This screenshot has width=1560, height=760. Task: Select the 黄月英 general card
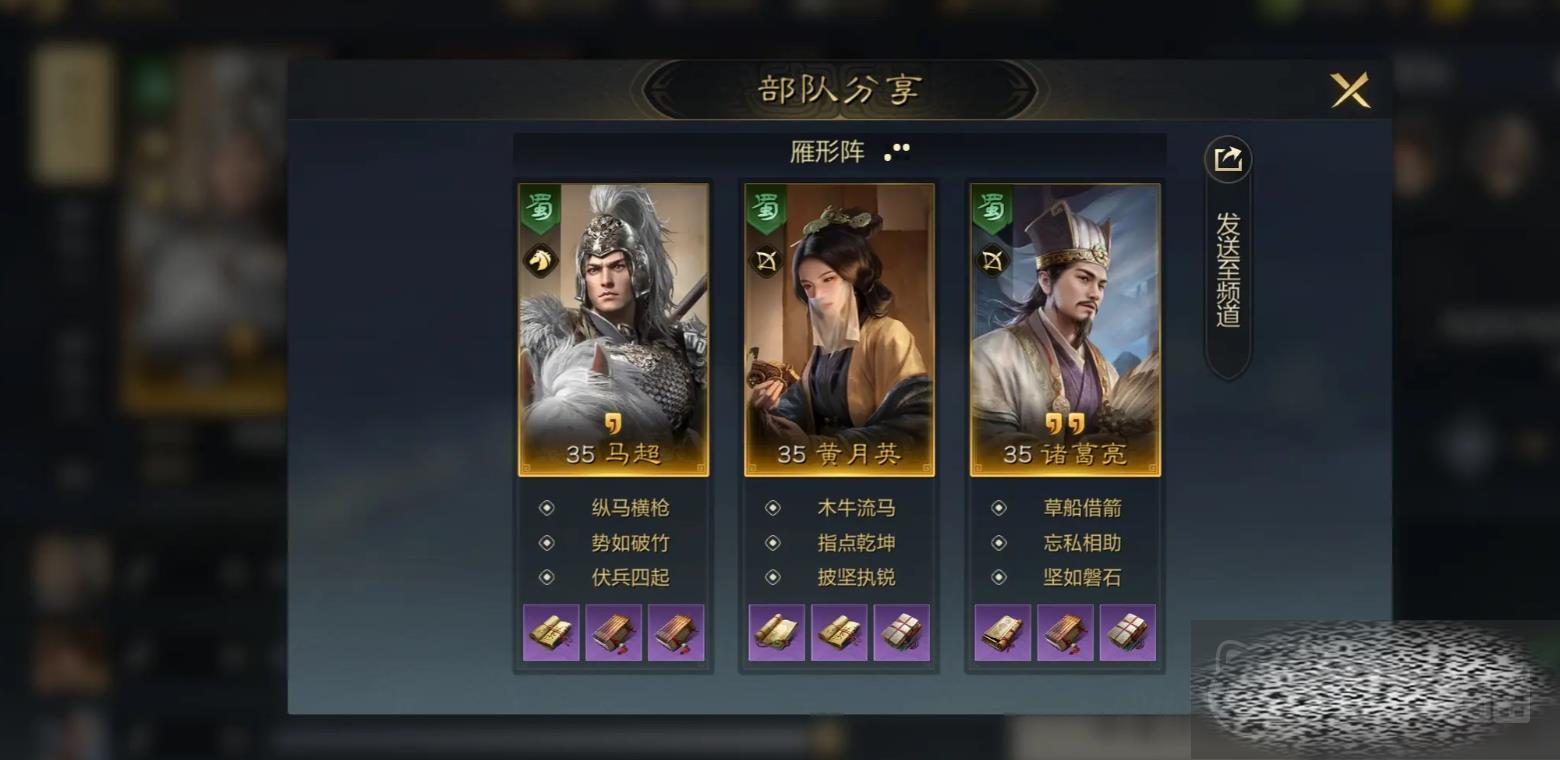tap(839, 329)
